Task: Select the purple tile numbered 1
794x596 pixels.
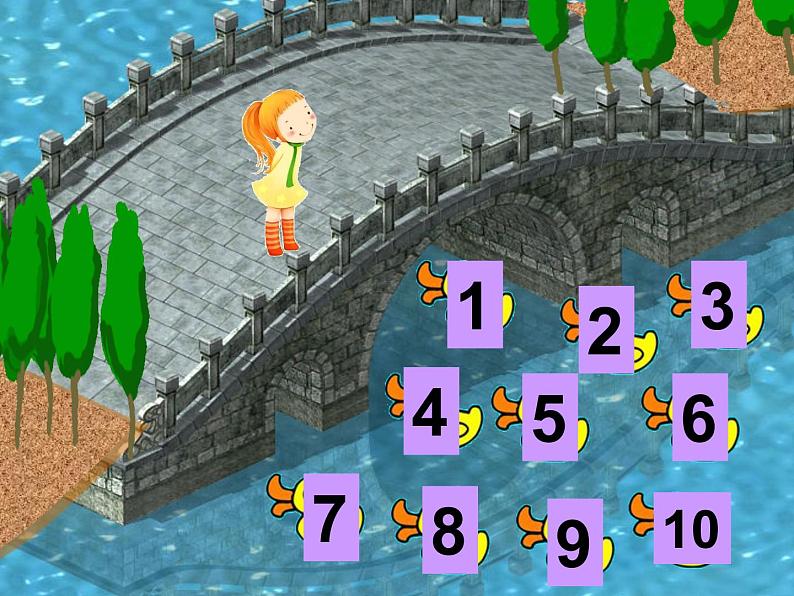Action: (x=474, y=304)
